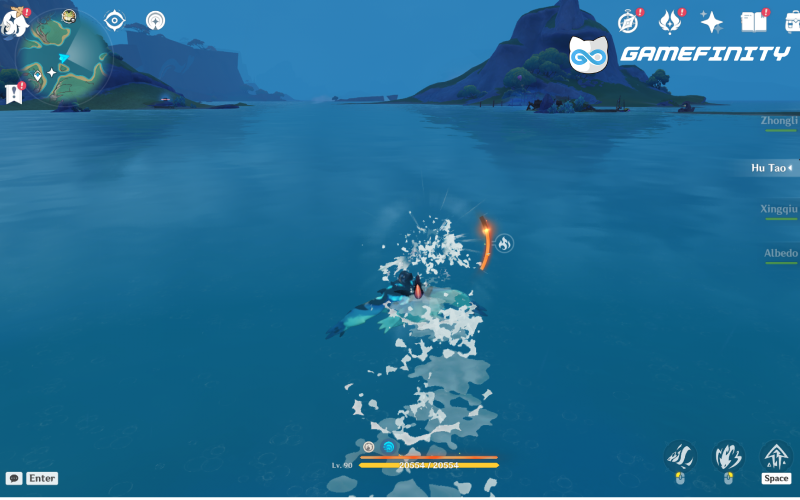Viewport: 800px width, 500px height.
Task: Open the winged battle pass icon
Action: 670,22
